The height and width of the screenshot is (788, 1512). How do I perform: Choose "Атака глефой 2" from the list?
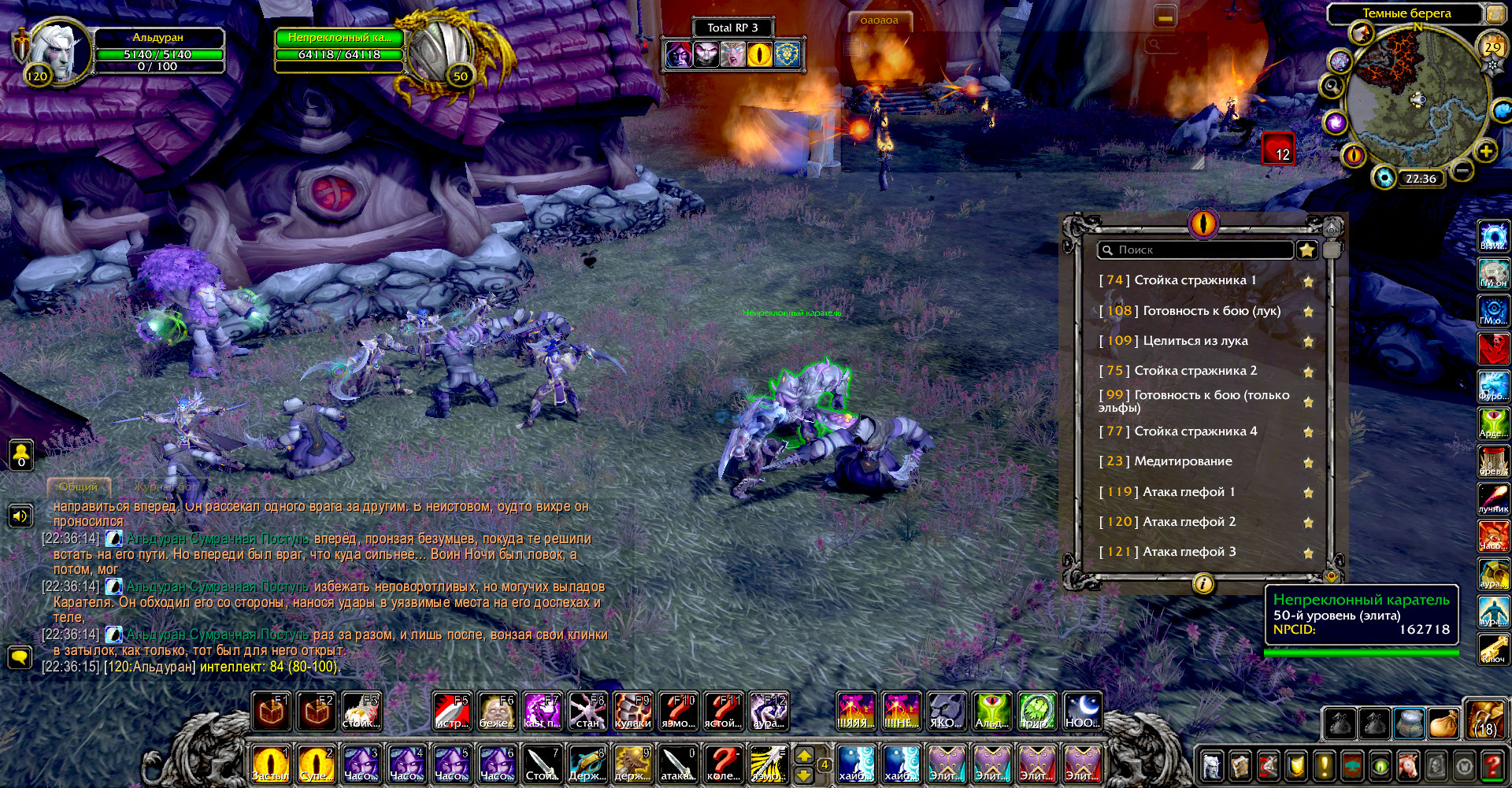pyautogui.click(x=1188, y=522)
